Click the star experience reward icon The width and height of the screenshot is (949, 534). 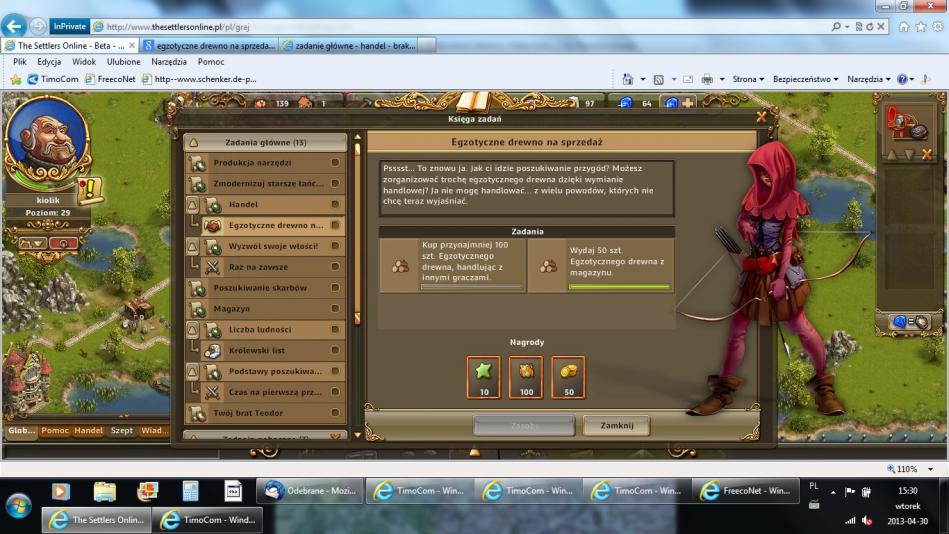click(484, 376)
